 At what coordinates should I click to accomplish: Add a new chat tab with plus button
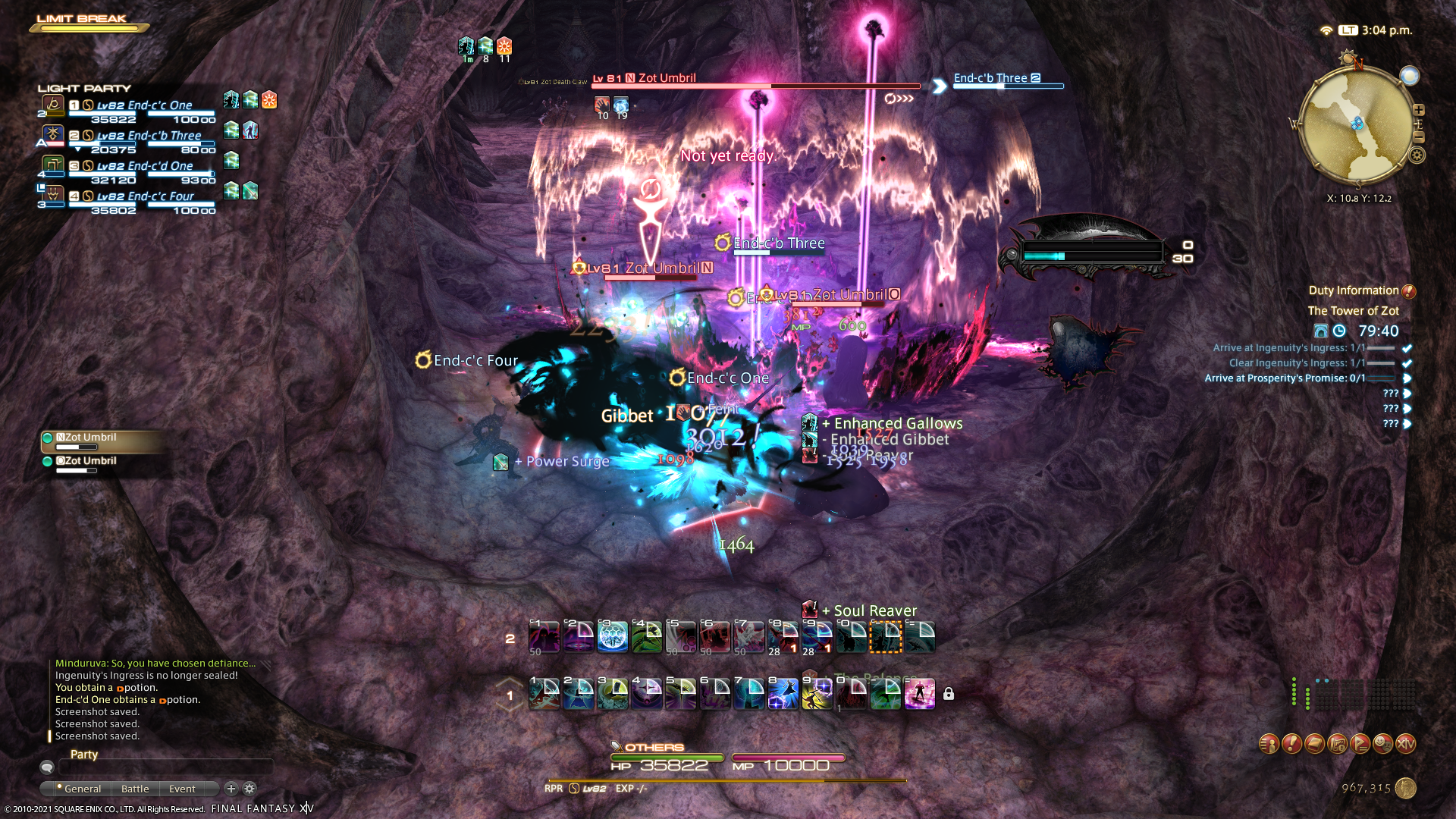(231, 789)
